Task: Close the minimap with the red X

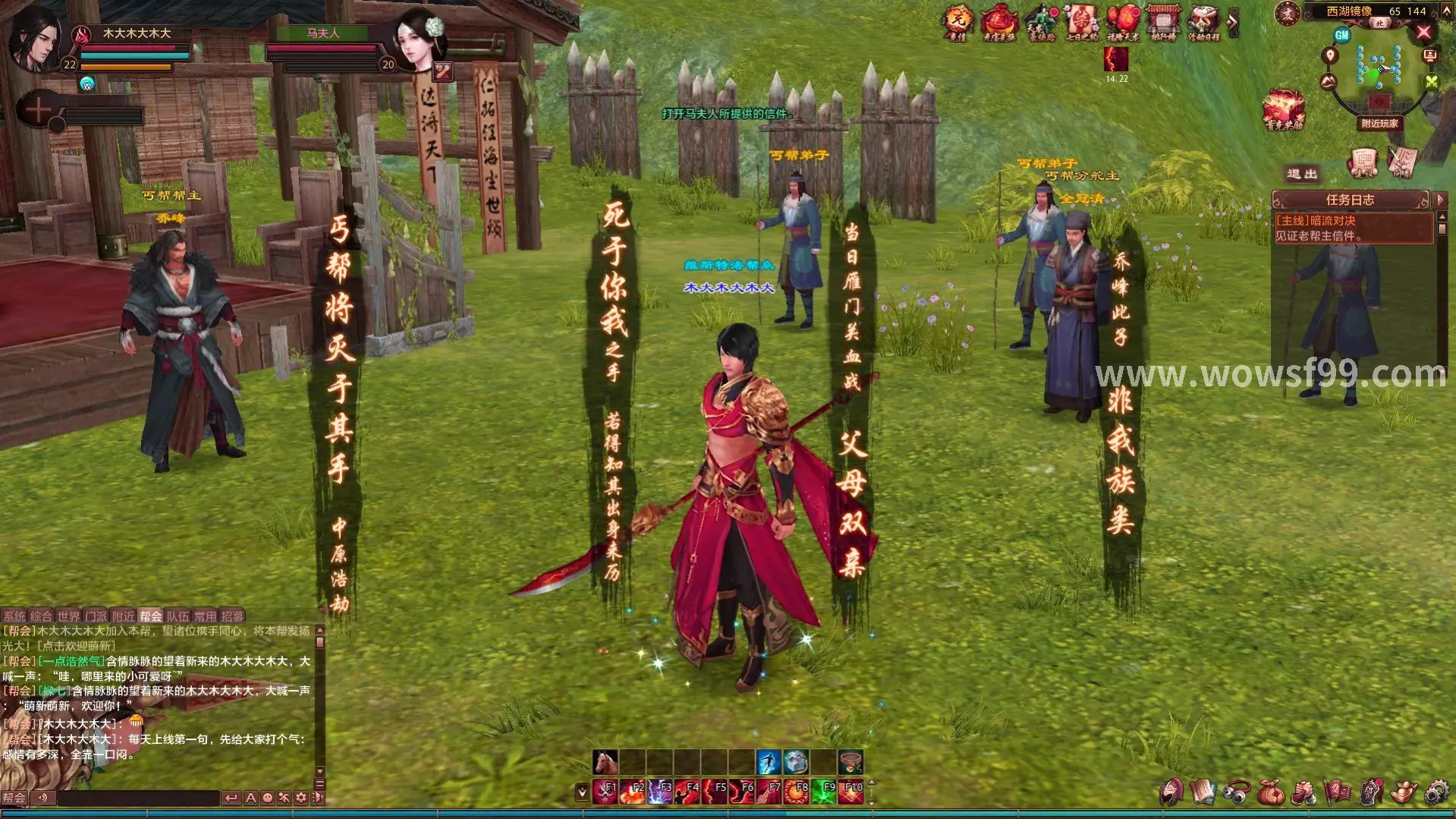Action: coord(1423,32)
